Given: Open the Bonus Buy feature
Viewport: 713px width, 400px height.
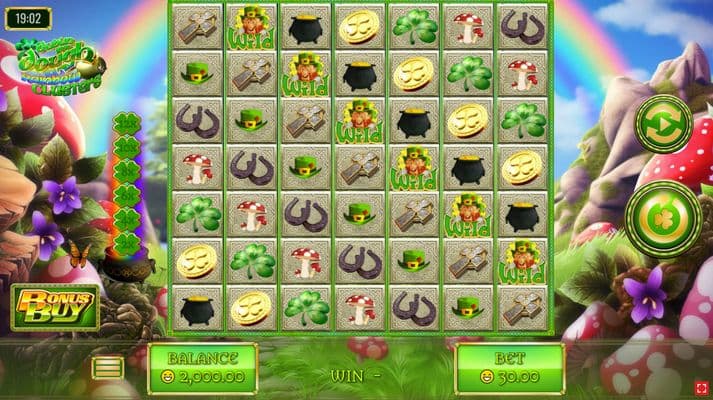Looking at the screenshot, I should pyautogui.click(x=57, y=307).
